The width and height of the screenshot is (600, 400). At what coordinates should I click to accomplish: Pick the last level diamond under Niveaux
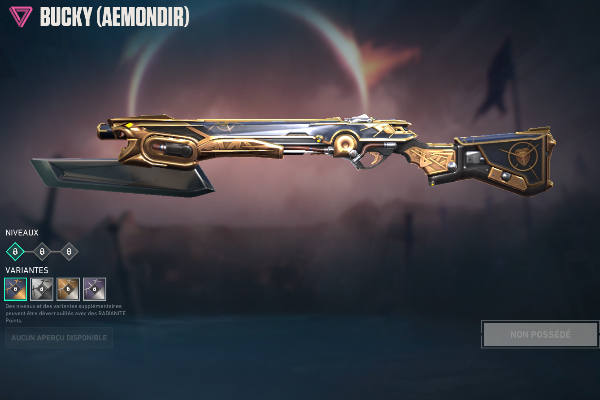(x=68, y=251)
